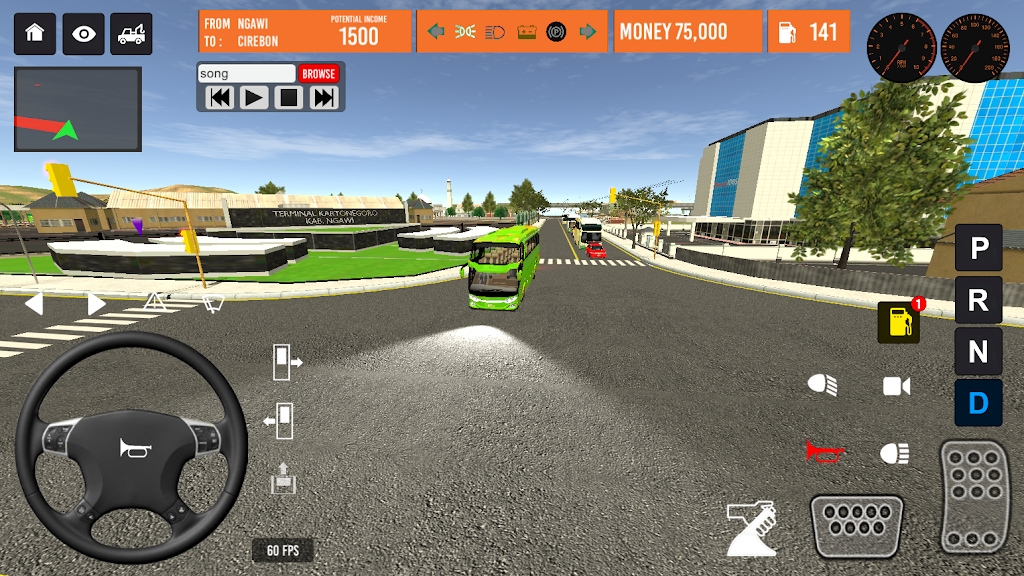Pull the handbrake lever
This screenshot has width=1024, height=576.
[x=751, y=527]
